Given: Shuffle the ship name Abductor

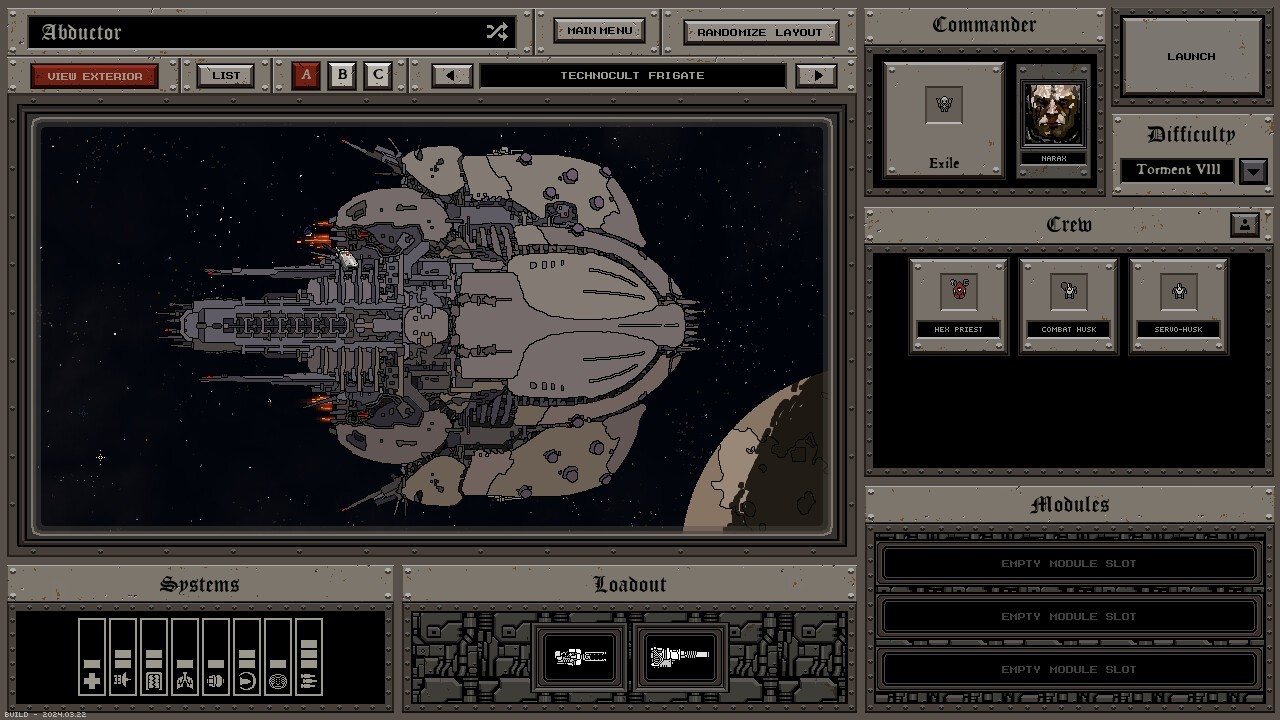Looking at the screenshot, I should (497, 32).
